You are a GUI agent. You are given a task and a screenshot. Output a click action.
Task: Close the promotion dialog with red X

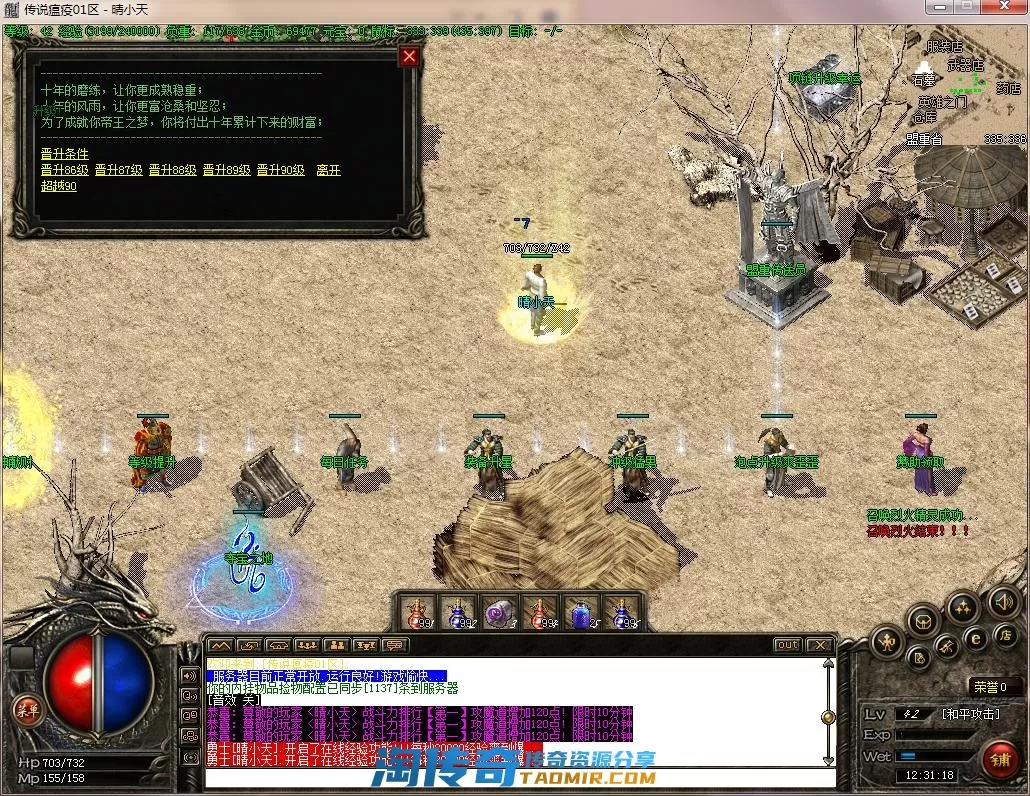point(408,57)
